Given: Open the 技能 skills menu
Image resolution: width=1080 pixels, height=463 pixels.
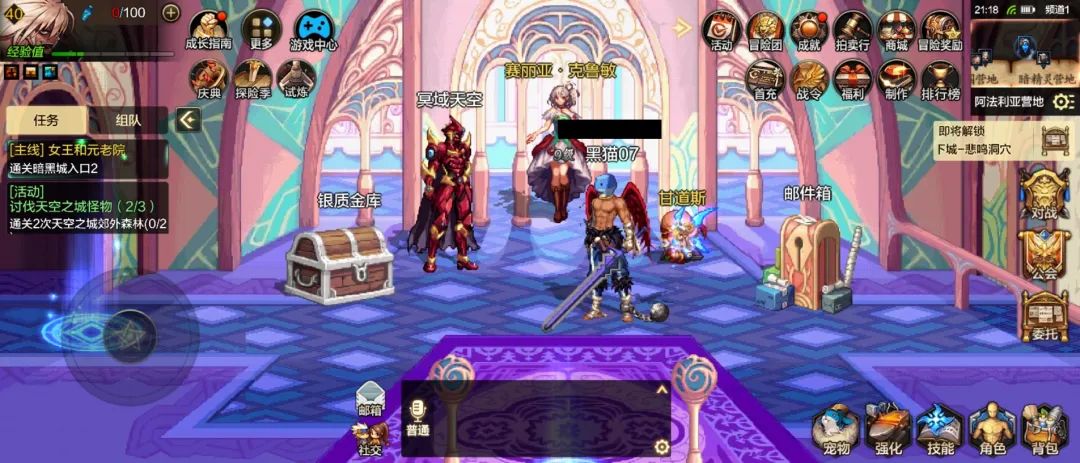Looking at the screenshot, I should pyautogui.click(x=940, y=430).
